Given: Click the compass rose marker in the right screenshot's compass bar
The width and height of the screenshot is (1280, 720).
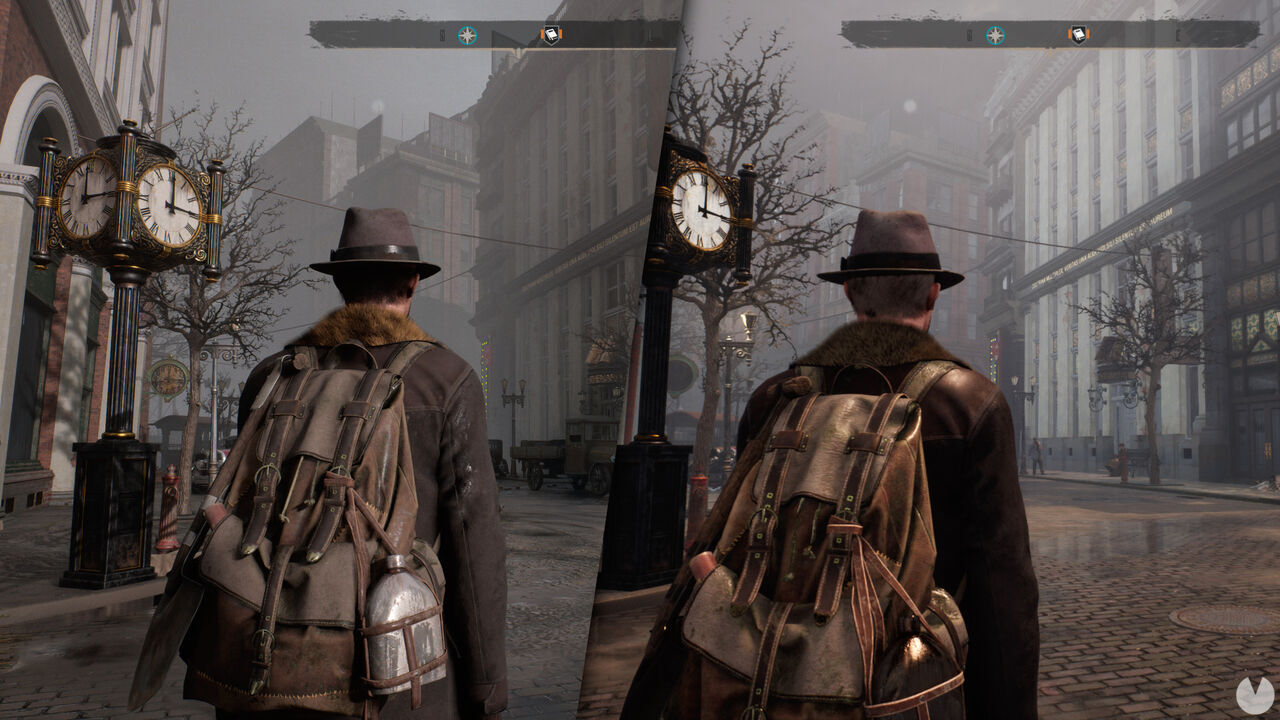Looking at the screenshot, I should click(x=995, y=36).
